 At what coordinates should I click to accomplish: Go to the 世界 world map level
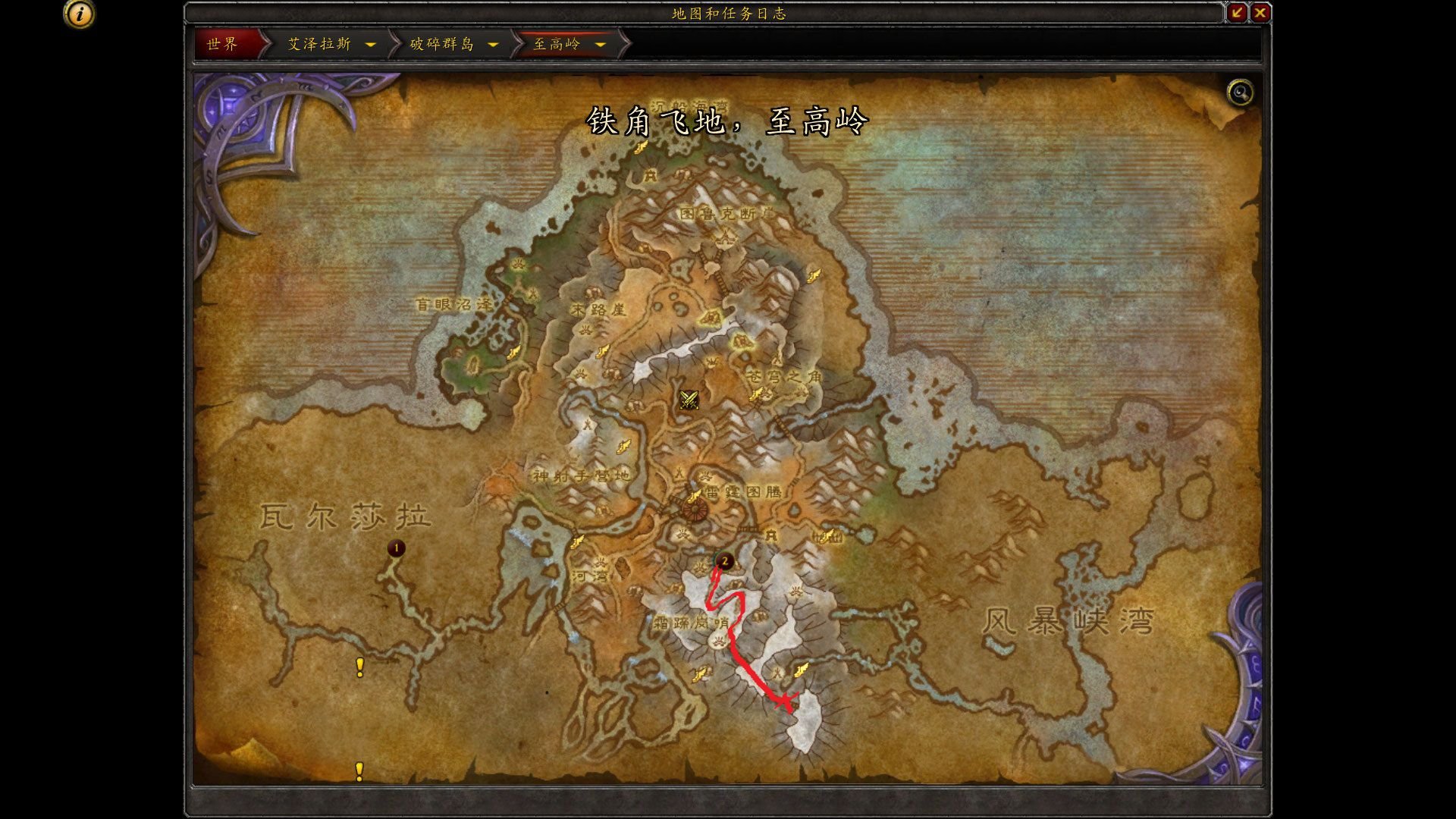coord(223,44)
